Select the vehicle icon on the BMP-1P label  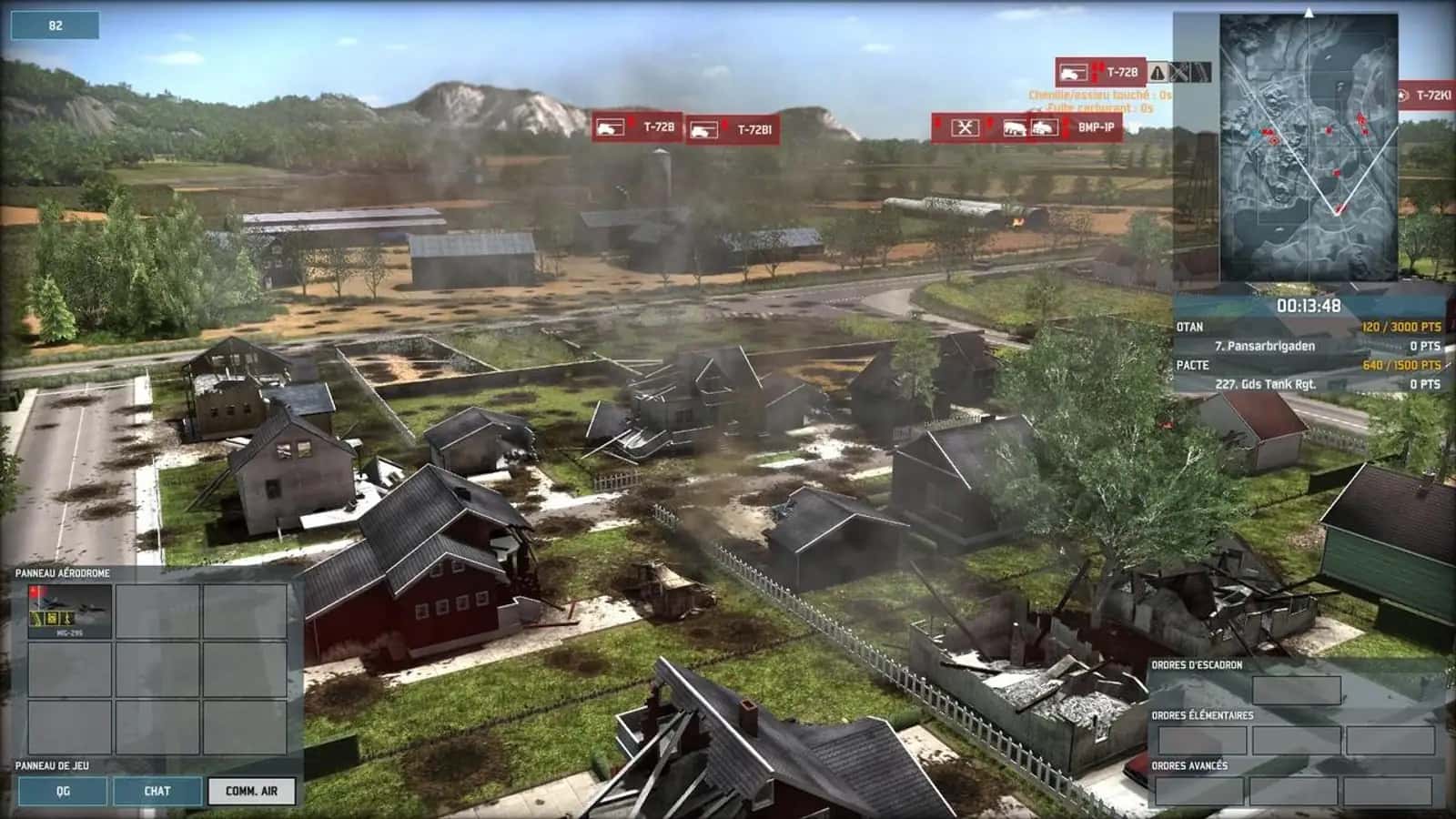coord(1046,127)
